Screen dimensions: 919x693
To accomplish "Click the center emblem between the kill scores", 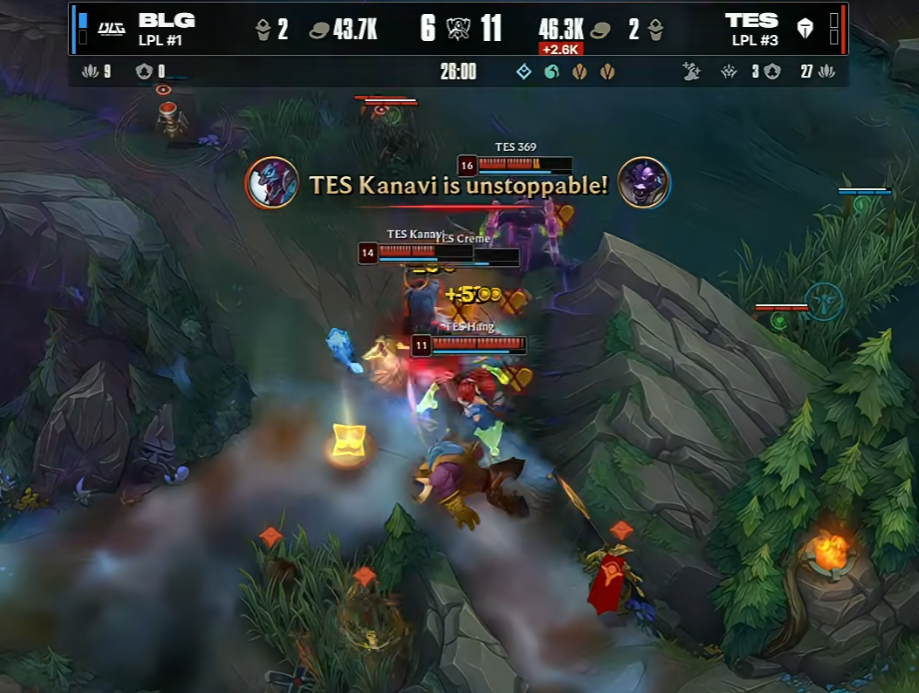I will click(459, 28).
